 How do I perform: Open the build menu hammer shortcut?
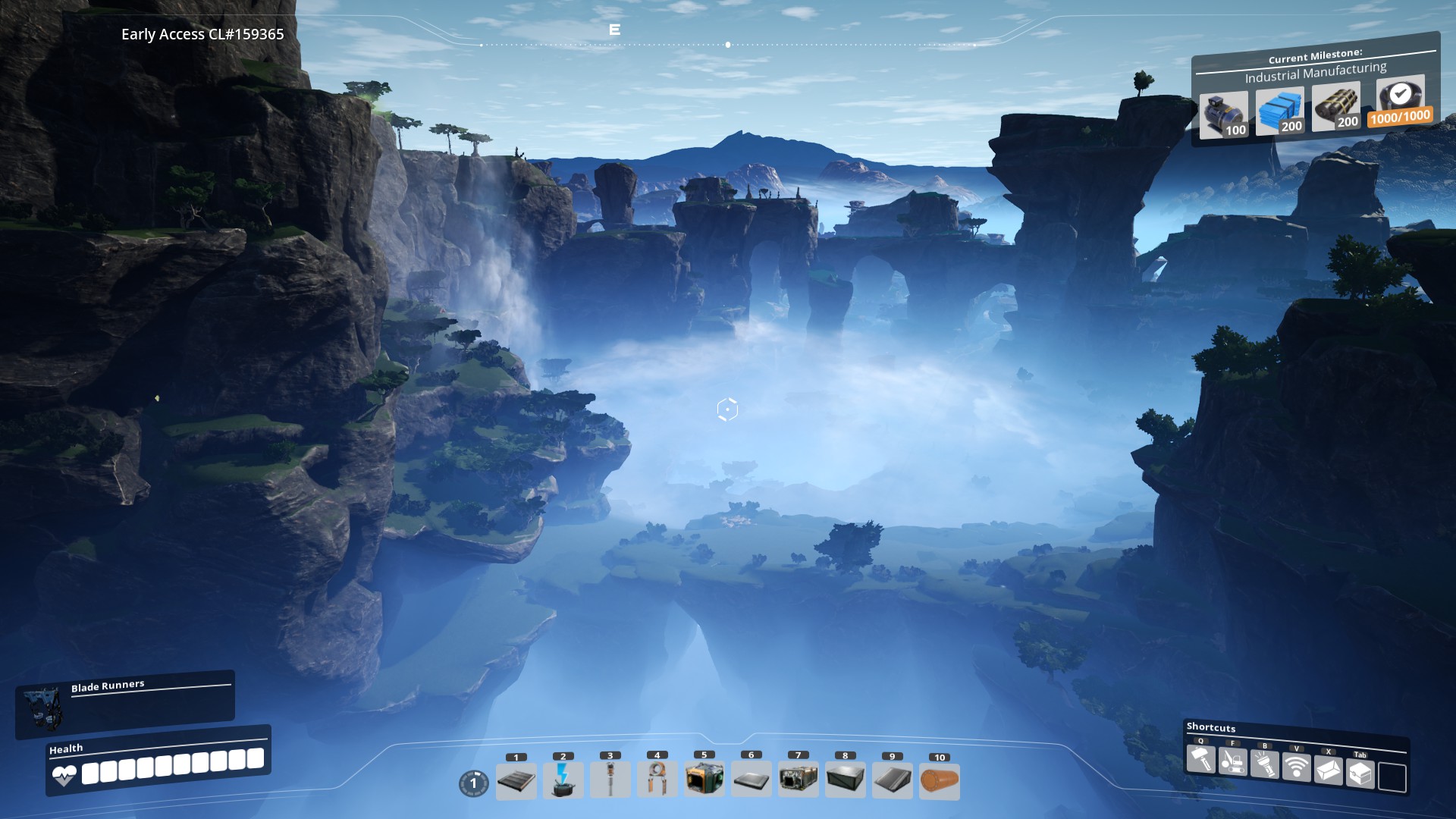pyautogui.click(x=1200, y=758)
